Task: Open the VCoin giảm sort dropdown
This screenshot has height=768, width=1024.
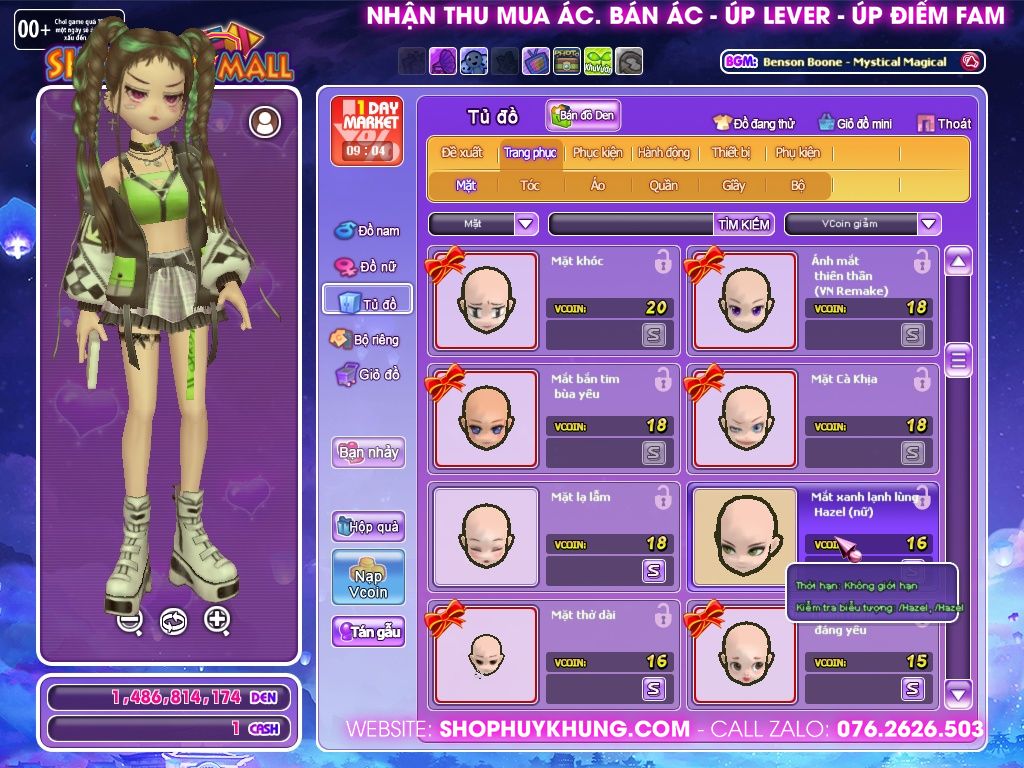Action: coord(929,224)
